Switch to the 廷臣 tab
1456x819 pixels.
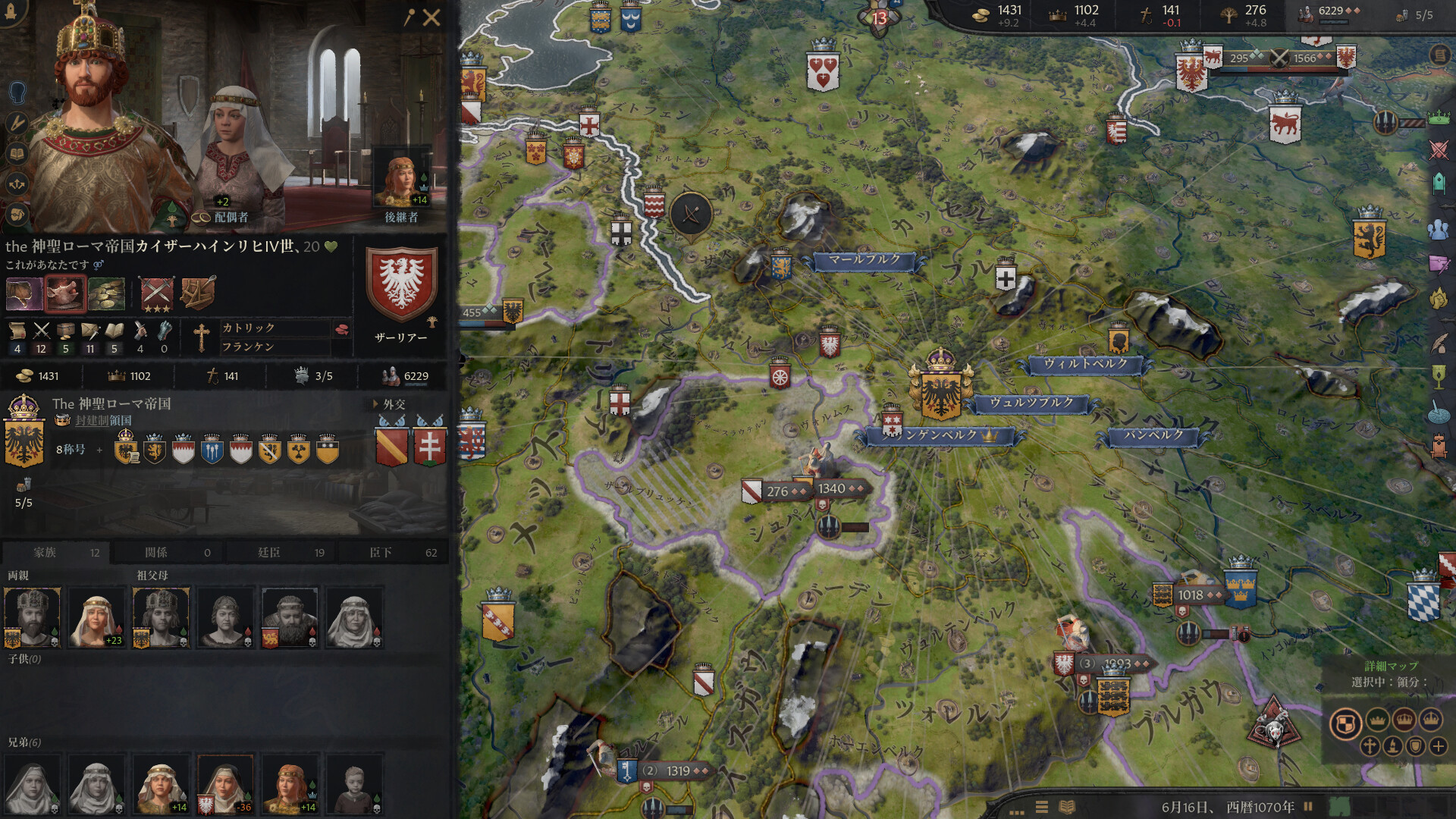coord(281,552)
